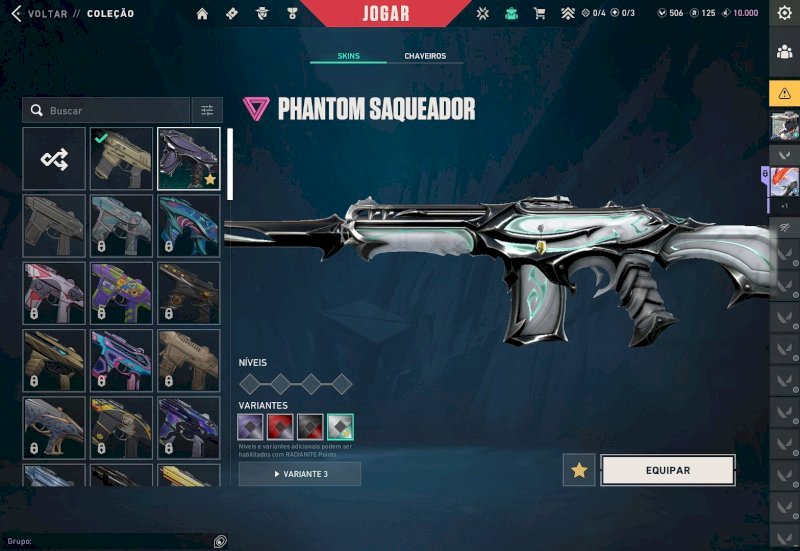
Task: Open the home icon in top bar
Action: pos(203,14)
